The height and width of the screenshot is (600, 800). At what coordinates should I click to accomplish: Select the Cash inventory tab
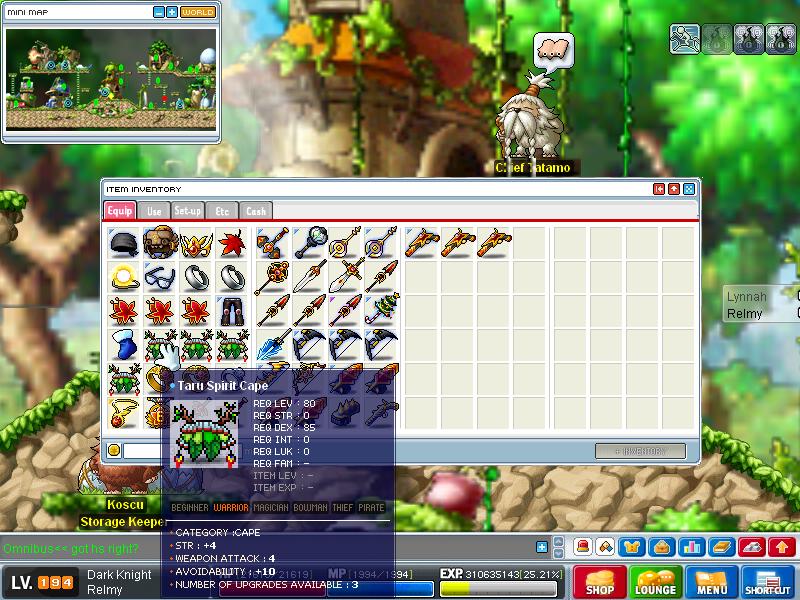pyautogui.click(x=256, y=211)
